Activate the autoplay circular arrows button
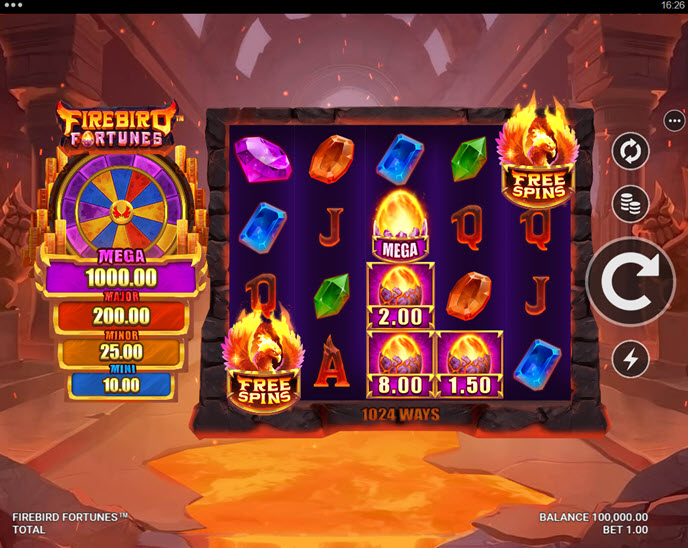Image resolution: width=688 pixels, height=548 pixels. [x=631, y=151]
